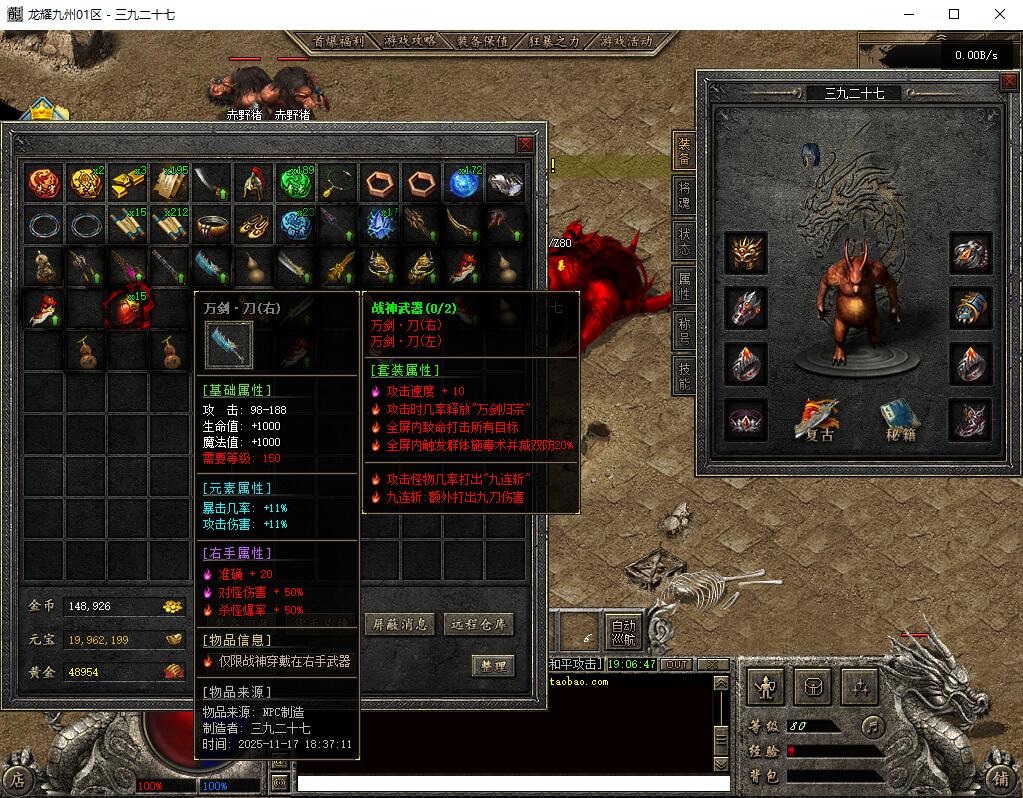Viewport: 1023px width, 798px height.
Task: Select the blue orb stack of 172
Action: coord(463,183)
